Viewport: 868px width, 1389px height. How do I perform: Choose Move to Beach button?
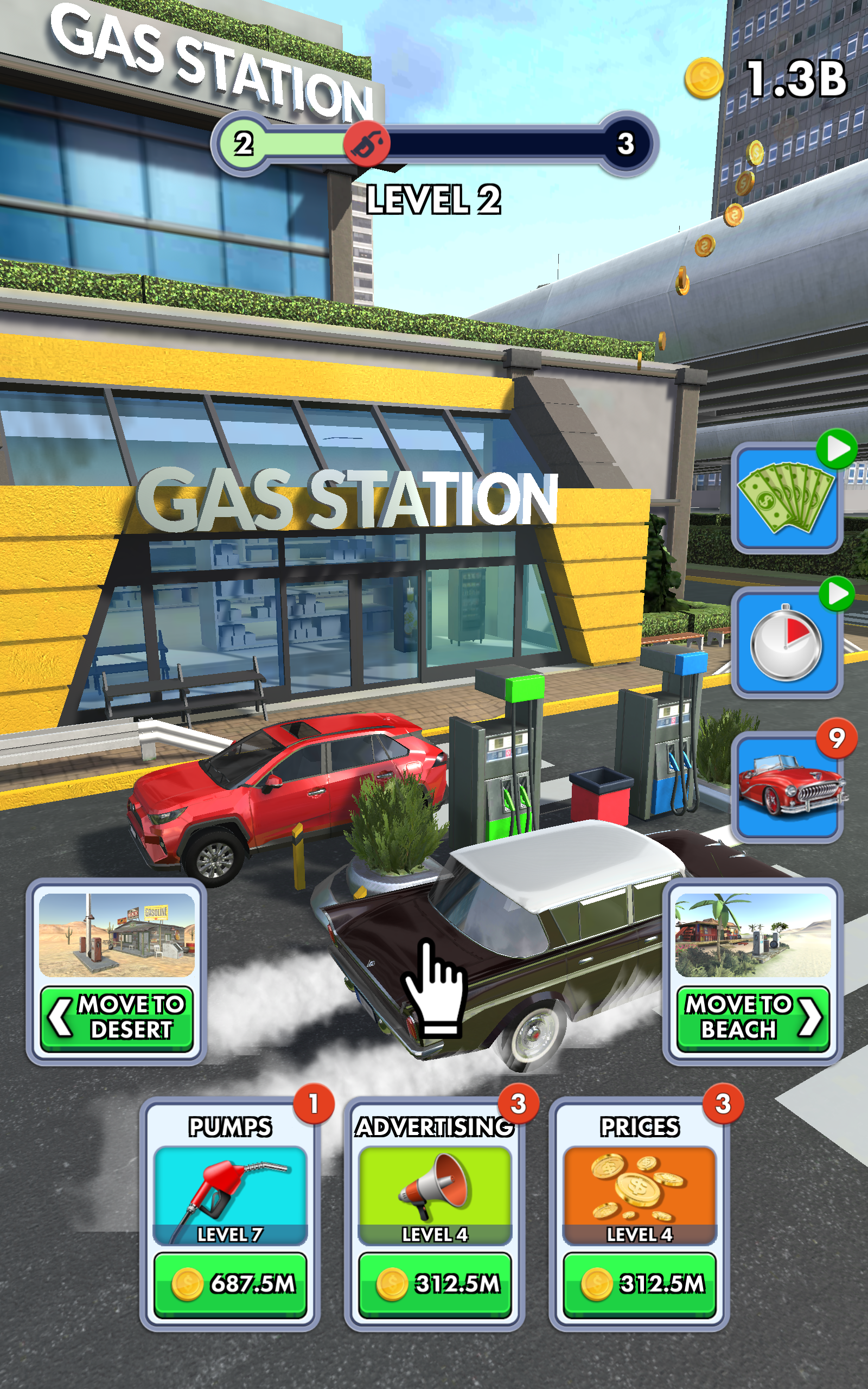(x=752, y=1019)
